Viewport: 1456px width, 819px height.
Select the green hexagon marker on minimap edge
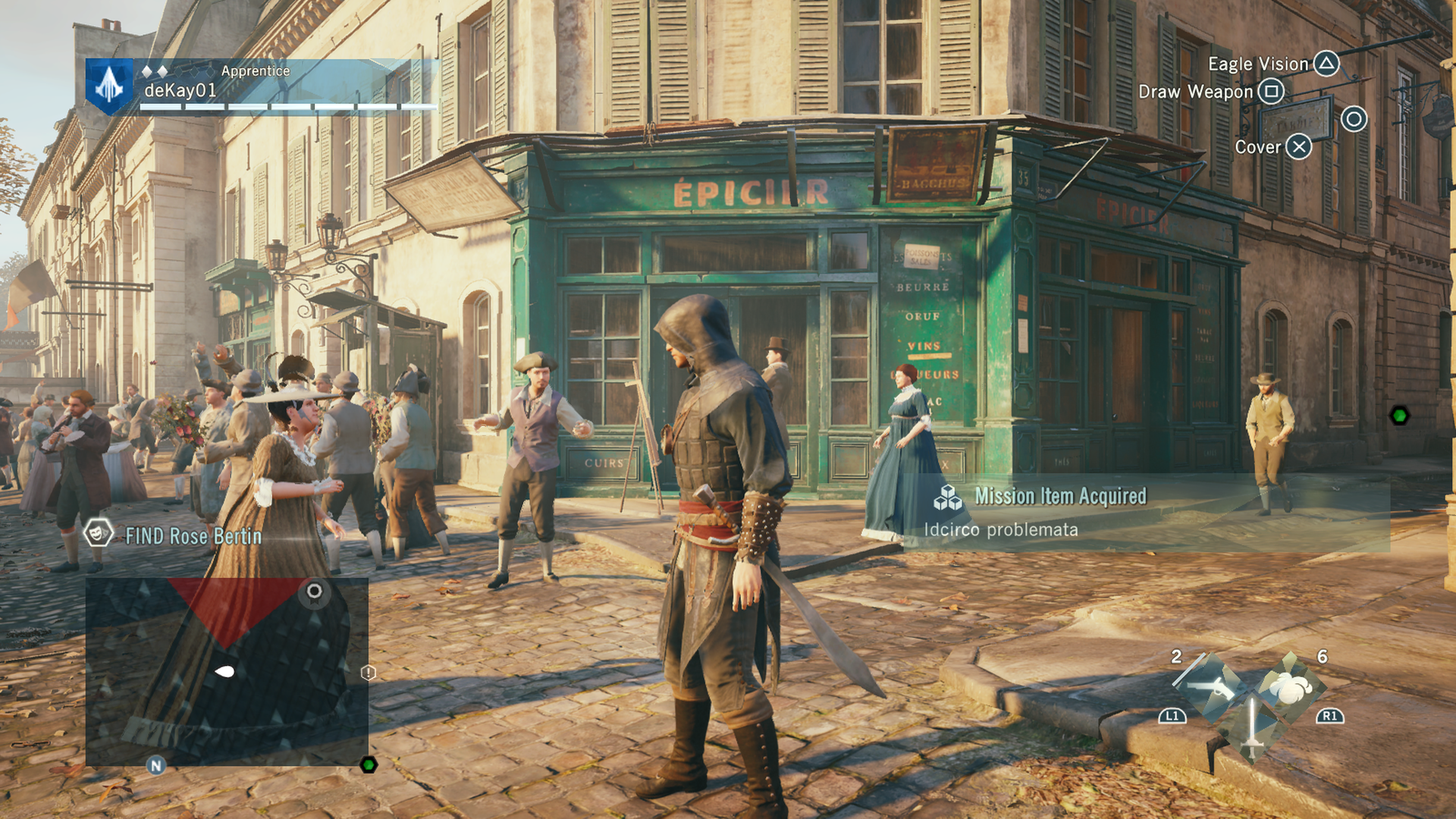[x=369, y=764]
